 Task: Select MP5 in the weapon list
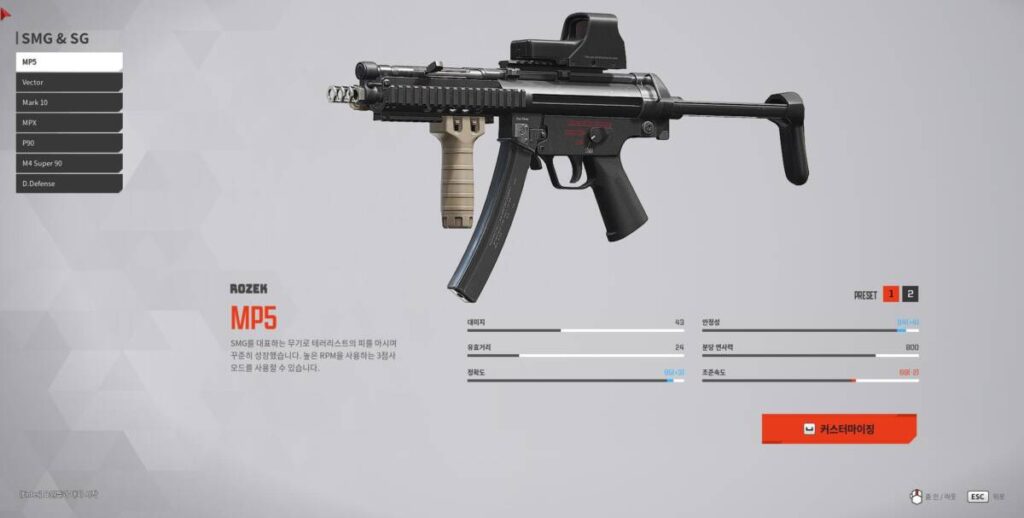tap(69, 62)
